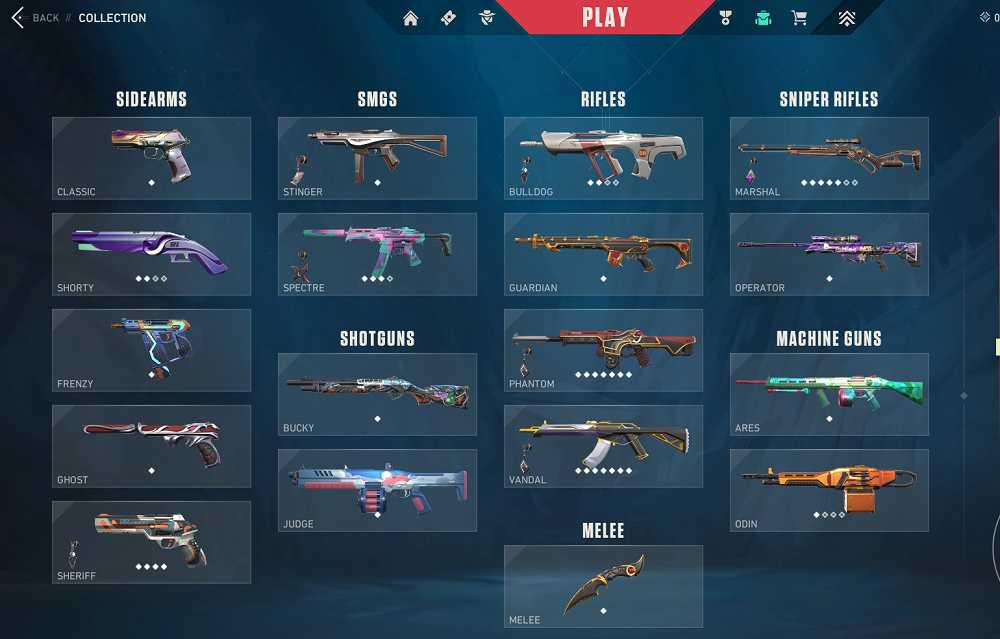Choose the Melee knife tile
This screenshot has height=639, width=1000.
pyautogui.click(x=603, y=586)
